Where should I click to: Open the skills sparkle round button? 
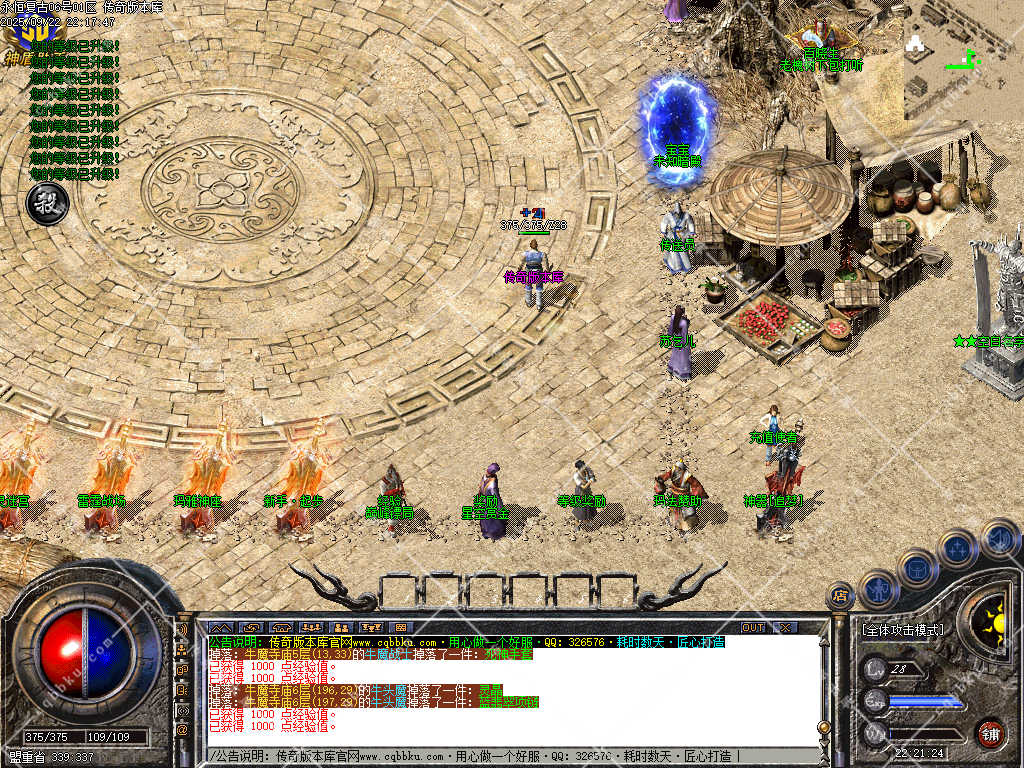click(x=958, y=548)
